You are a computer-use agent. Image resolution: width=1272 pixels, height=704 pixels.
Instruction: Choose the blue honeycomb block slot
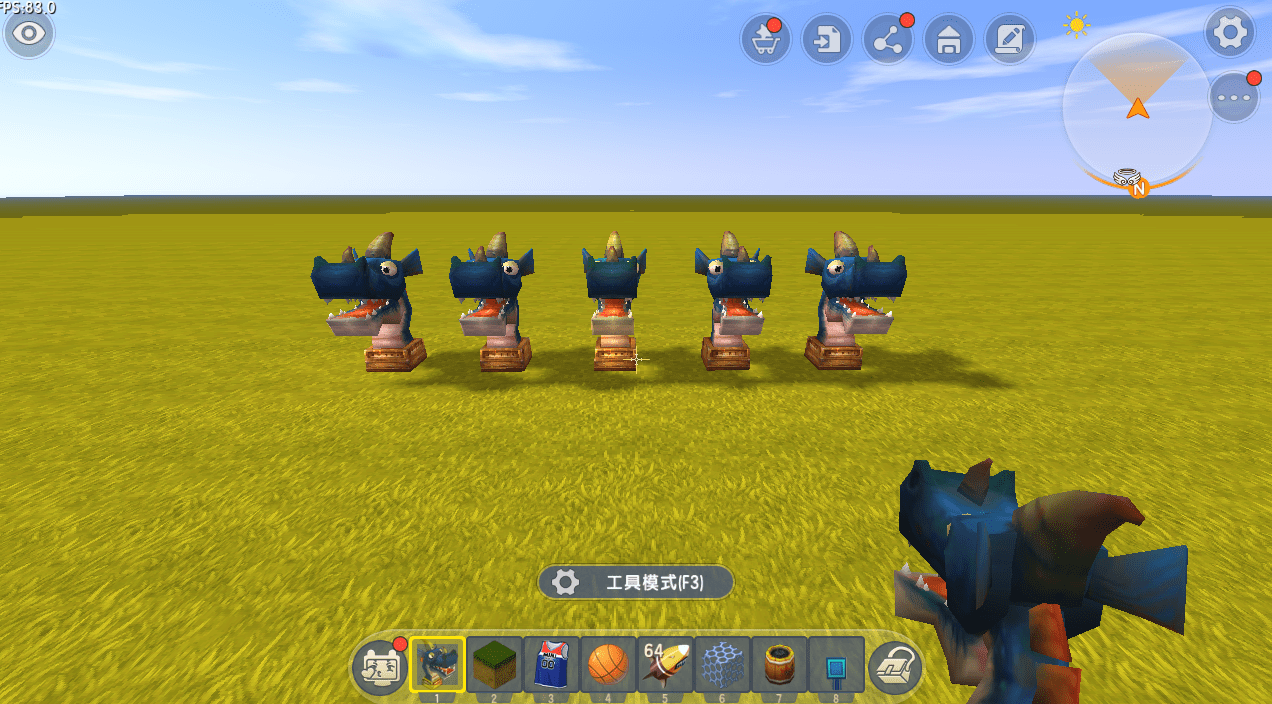(722, 664)
